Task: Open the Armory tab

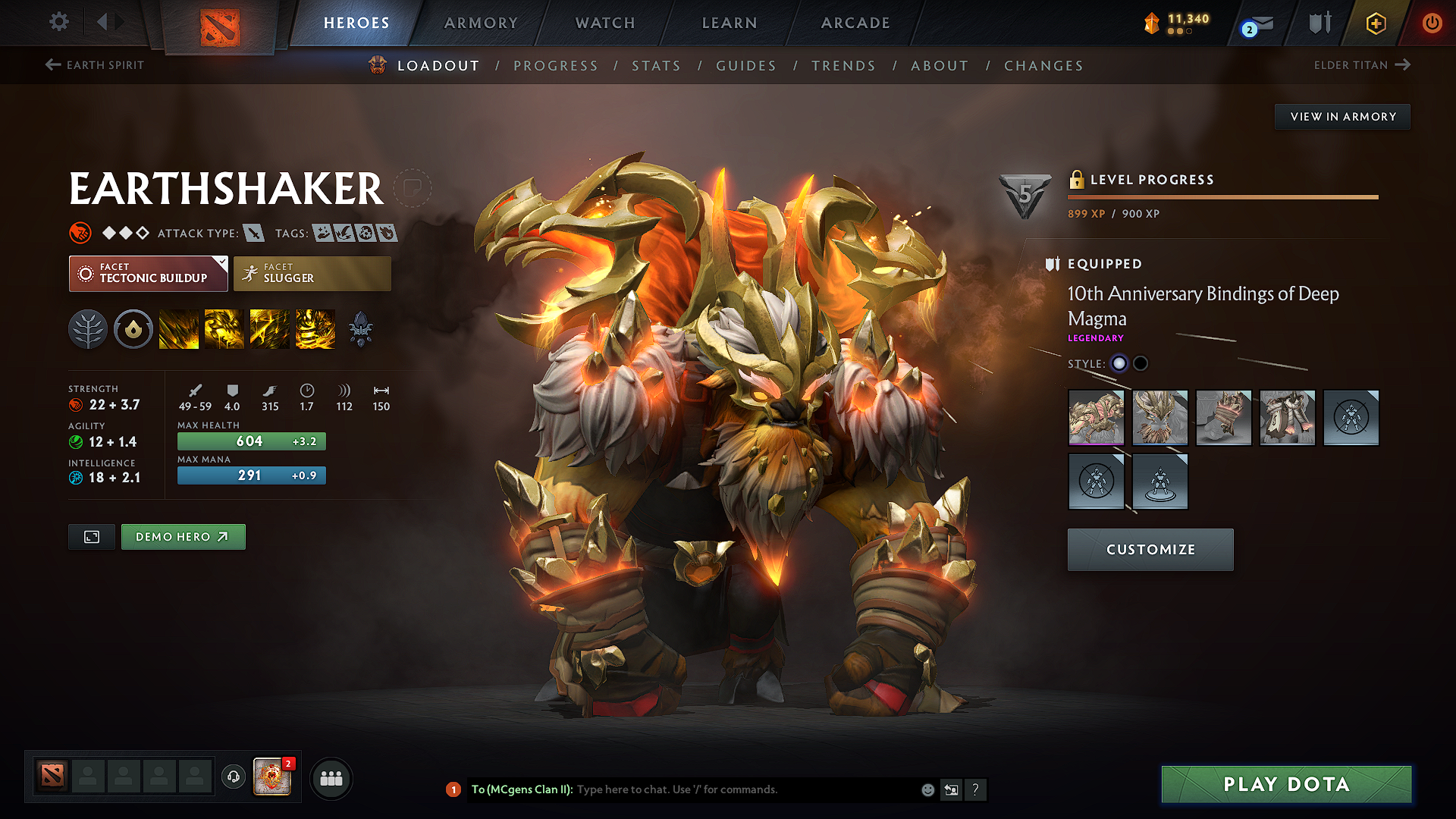Action: tap(481, 23)
